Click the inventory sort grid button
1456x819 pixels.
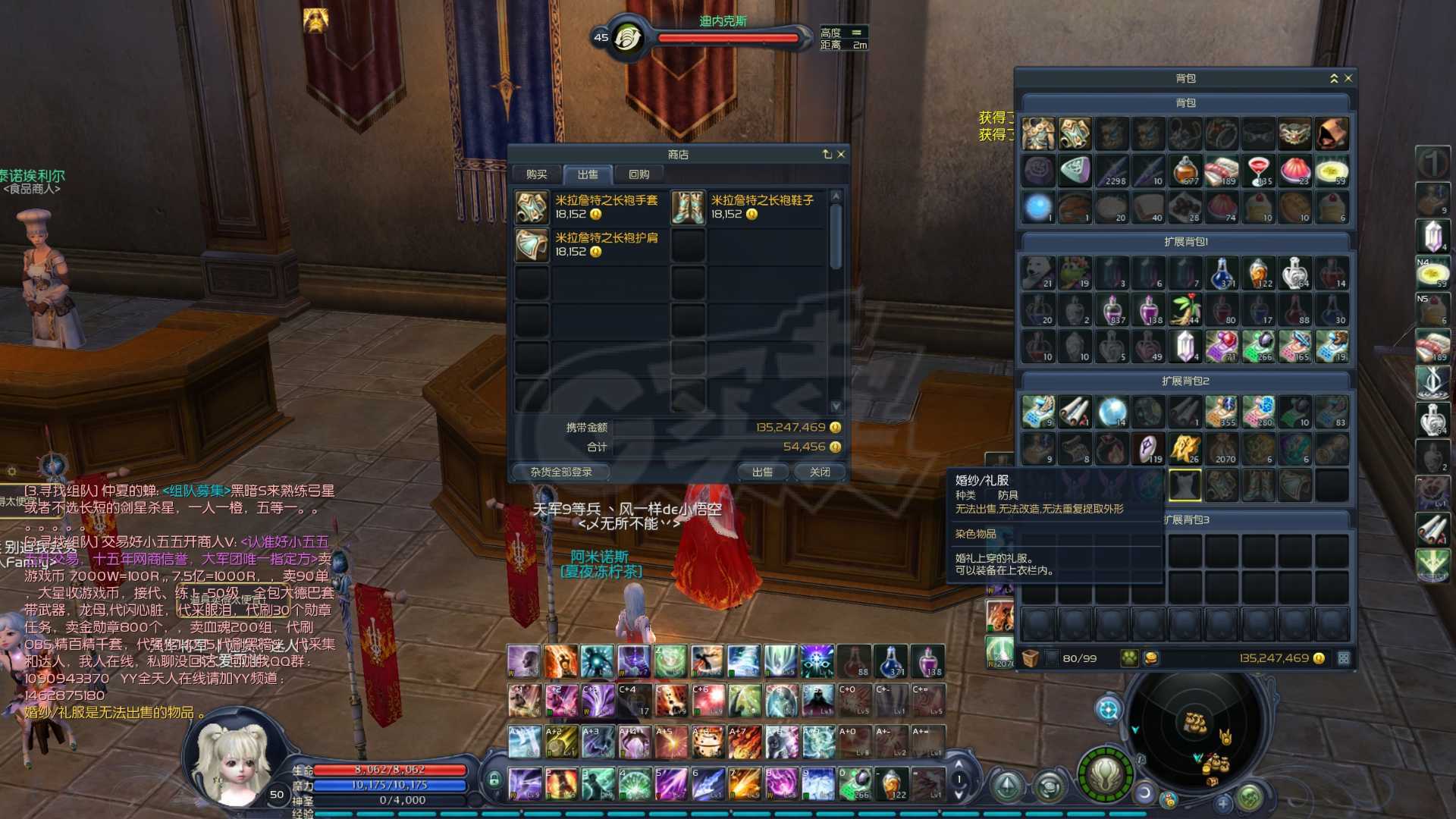[1343, 658]
